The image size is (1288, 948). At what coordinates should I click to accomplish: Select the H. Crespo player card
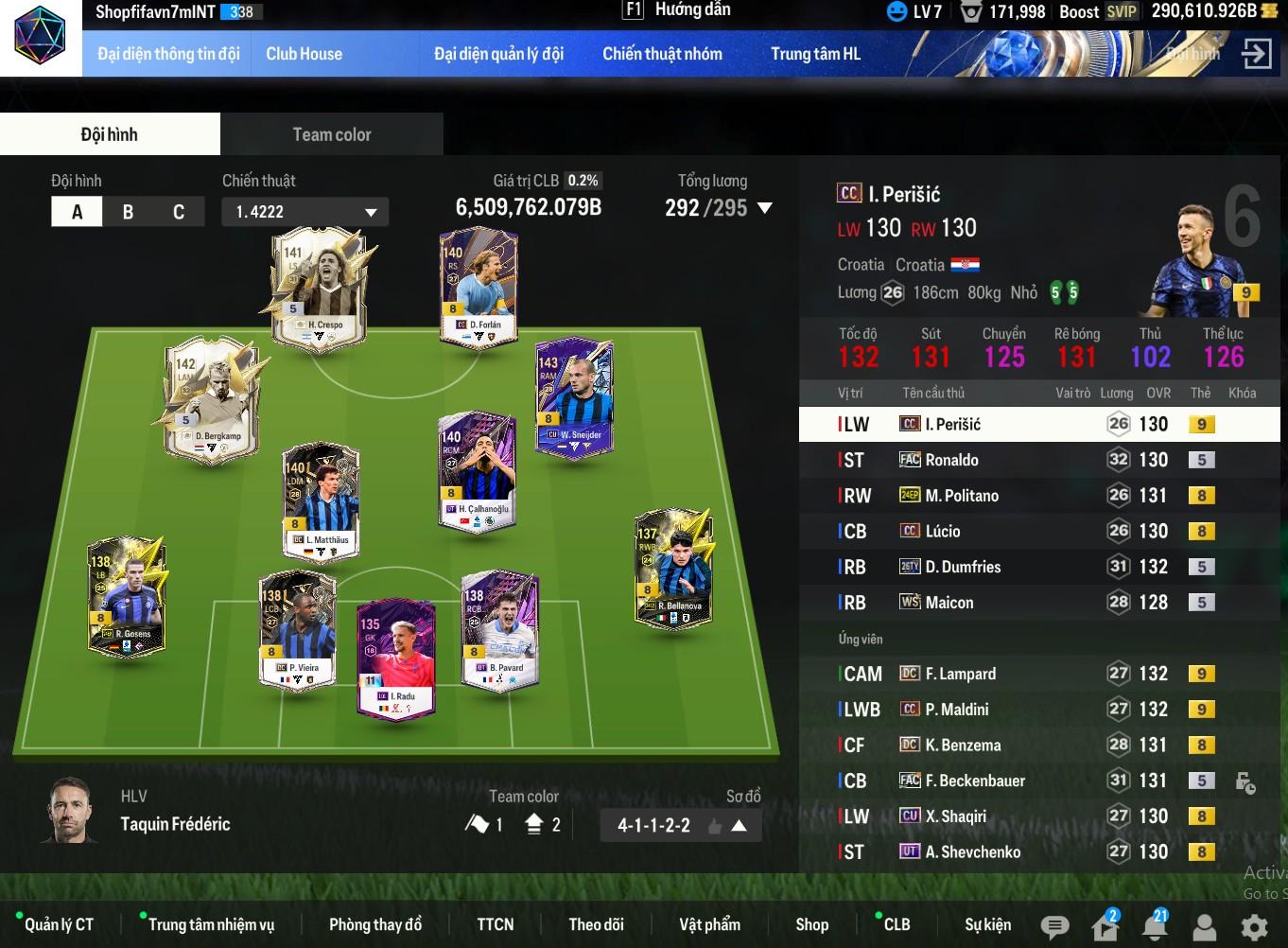[318, 289]
